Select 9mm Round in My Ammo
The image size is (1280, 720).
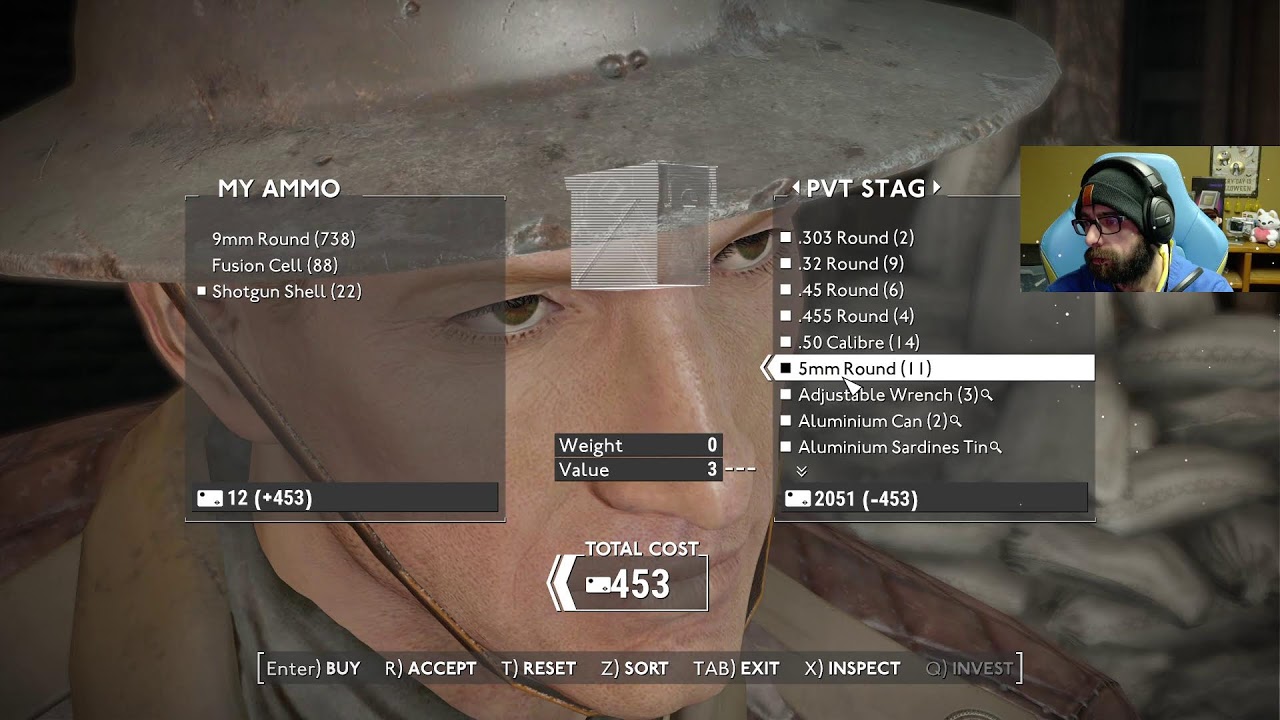pos(283,239)
